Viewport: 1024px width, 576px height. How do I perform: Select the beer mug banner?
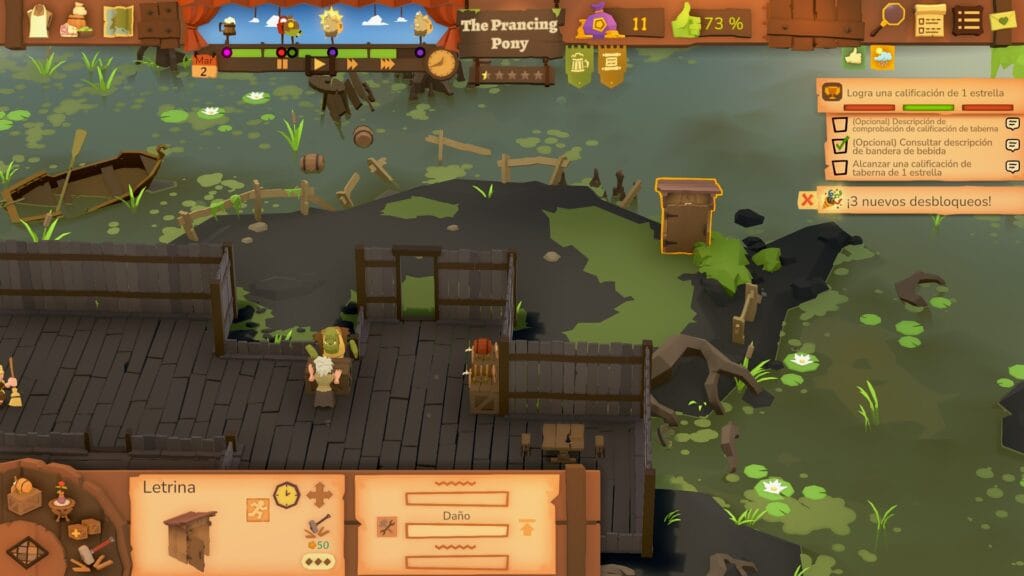tap(579, 66)
